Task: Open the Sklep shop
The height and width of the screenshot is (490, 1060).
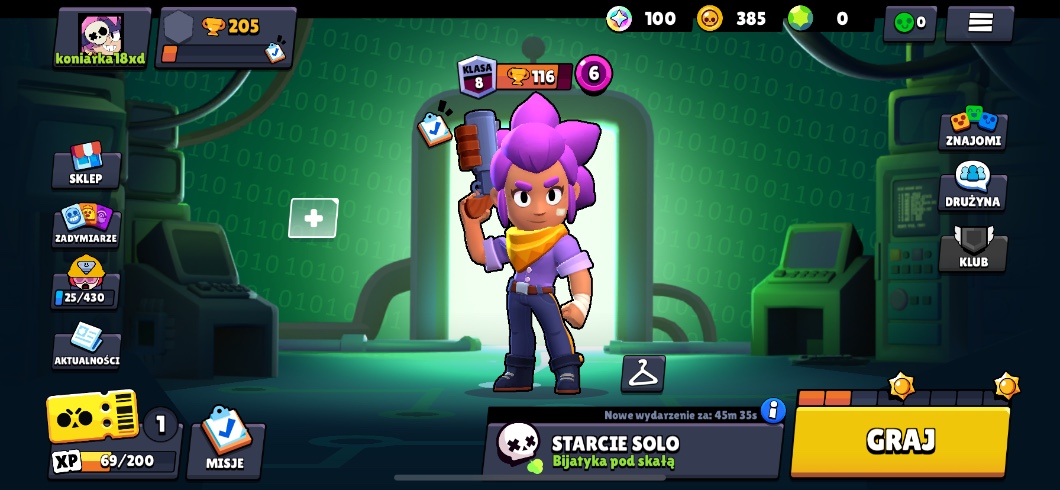Action: click(86, 165)
